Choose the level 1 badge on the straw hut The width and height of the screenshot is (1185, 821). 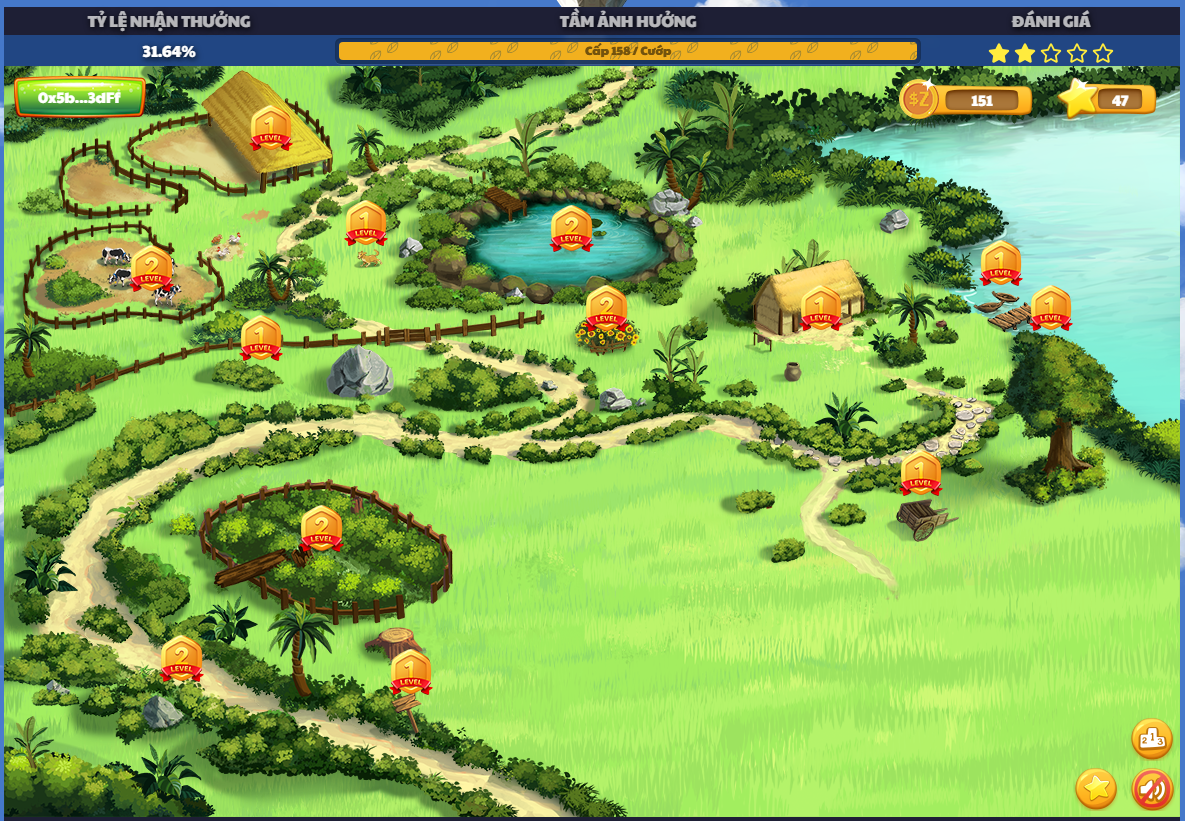pos(821,309)
